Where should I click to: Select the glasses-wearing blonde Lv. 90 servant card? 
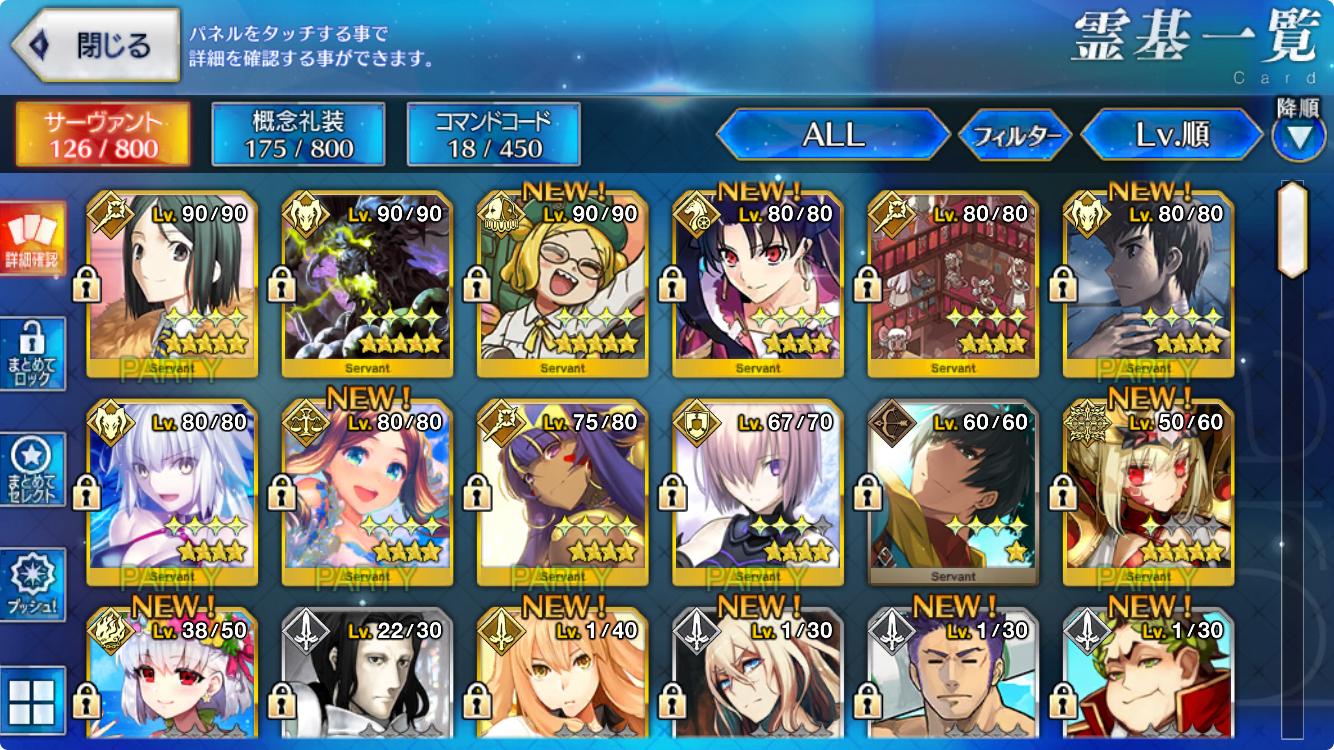[x=562, y=284]
